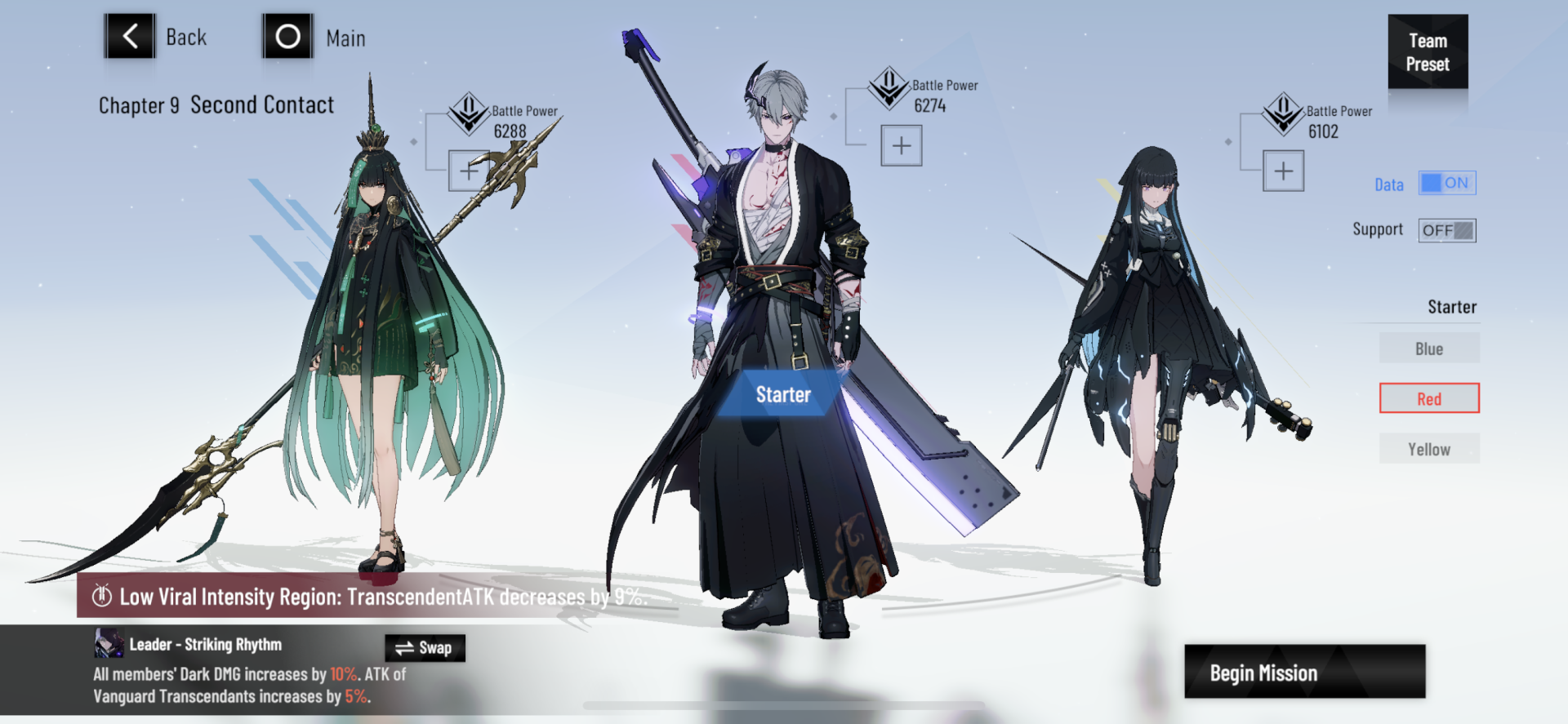1568x724 pixels.
Task: Switch to the Blue starter preset
Action: pyautogui.click(x=1428, y=348)
